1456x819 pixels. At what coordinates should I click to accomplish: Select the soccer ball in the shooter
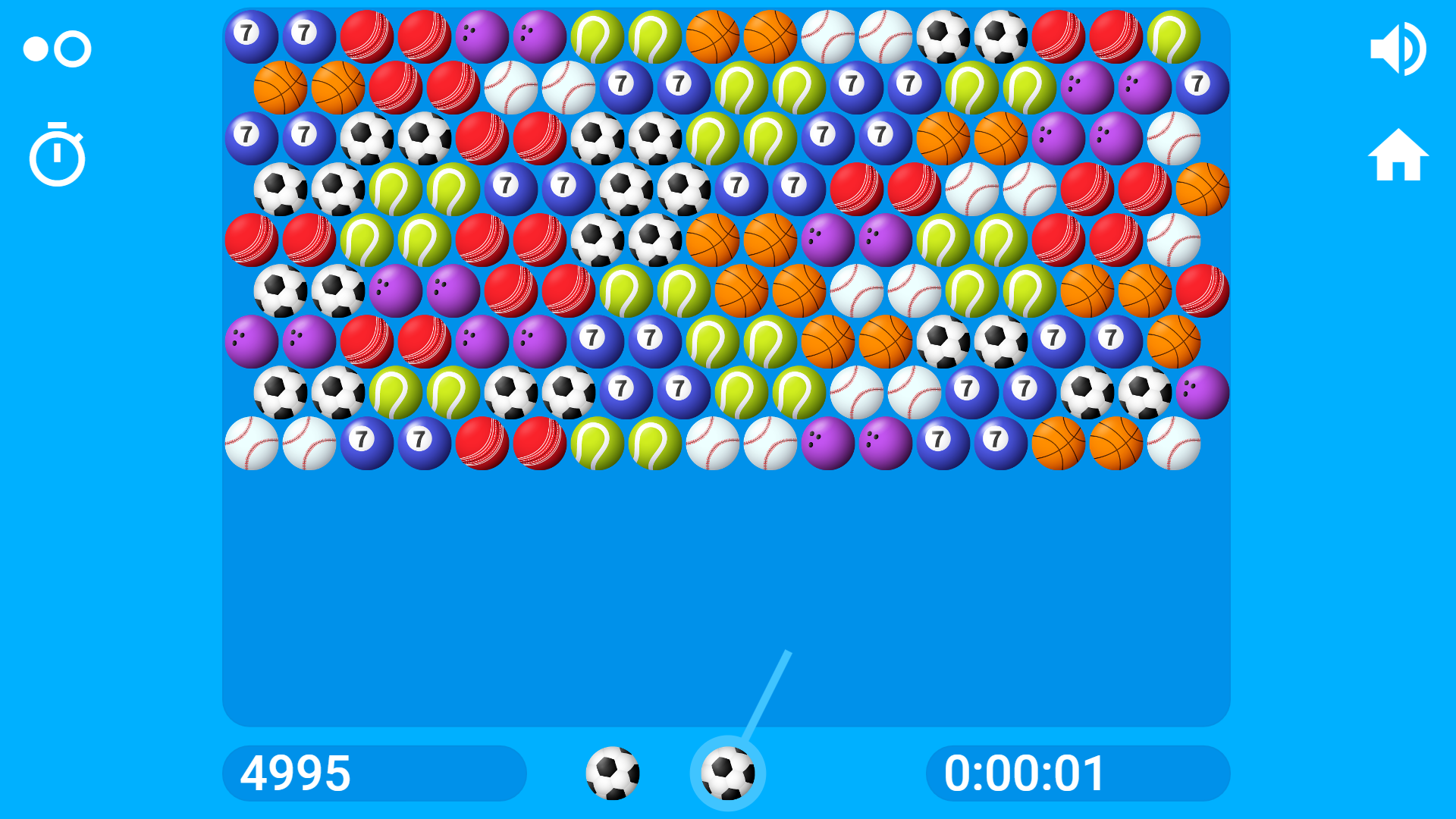coord(728,772)
